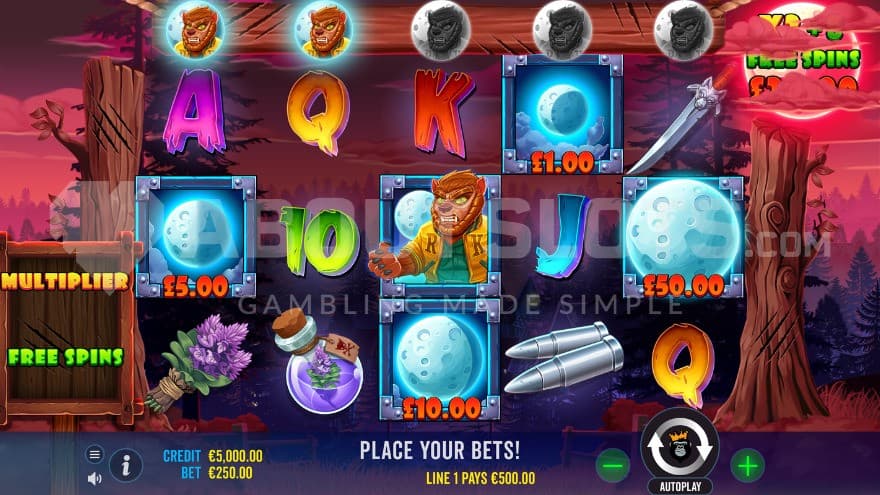
Task: Open the game info page
Action: click(125, 464)
